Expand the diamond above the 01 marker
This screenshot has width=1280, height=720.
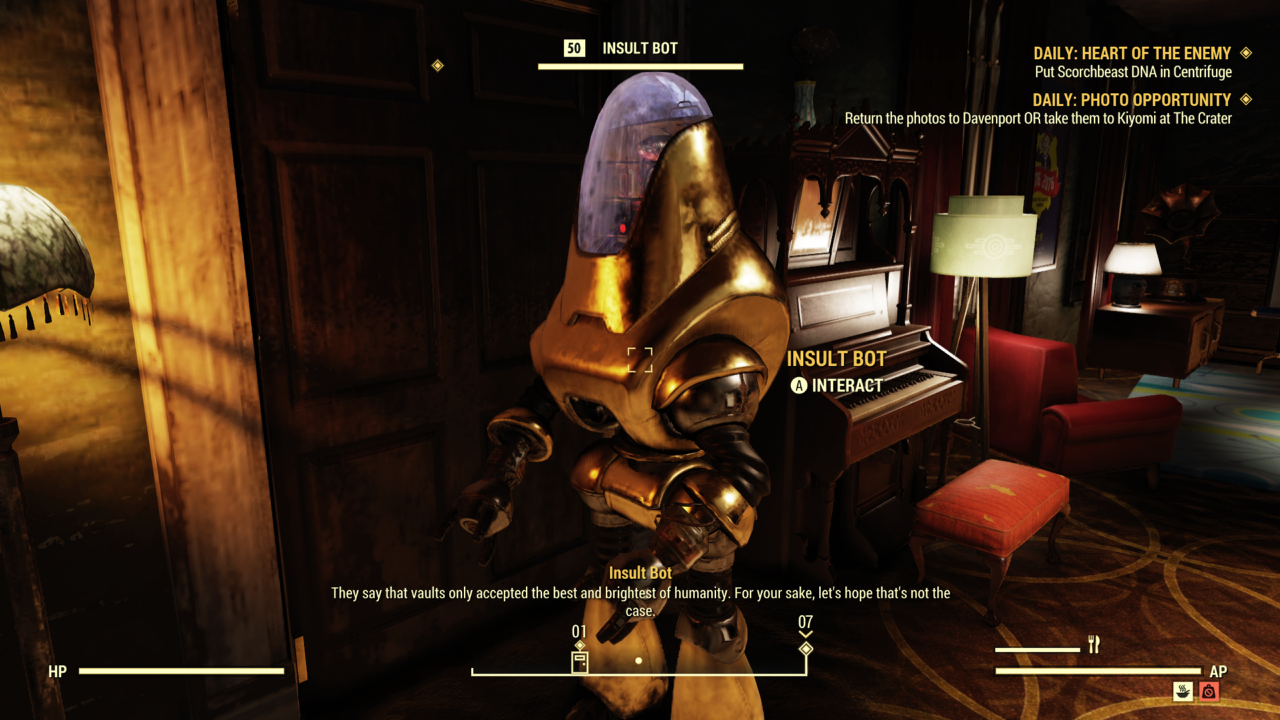[580, 644]
